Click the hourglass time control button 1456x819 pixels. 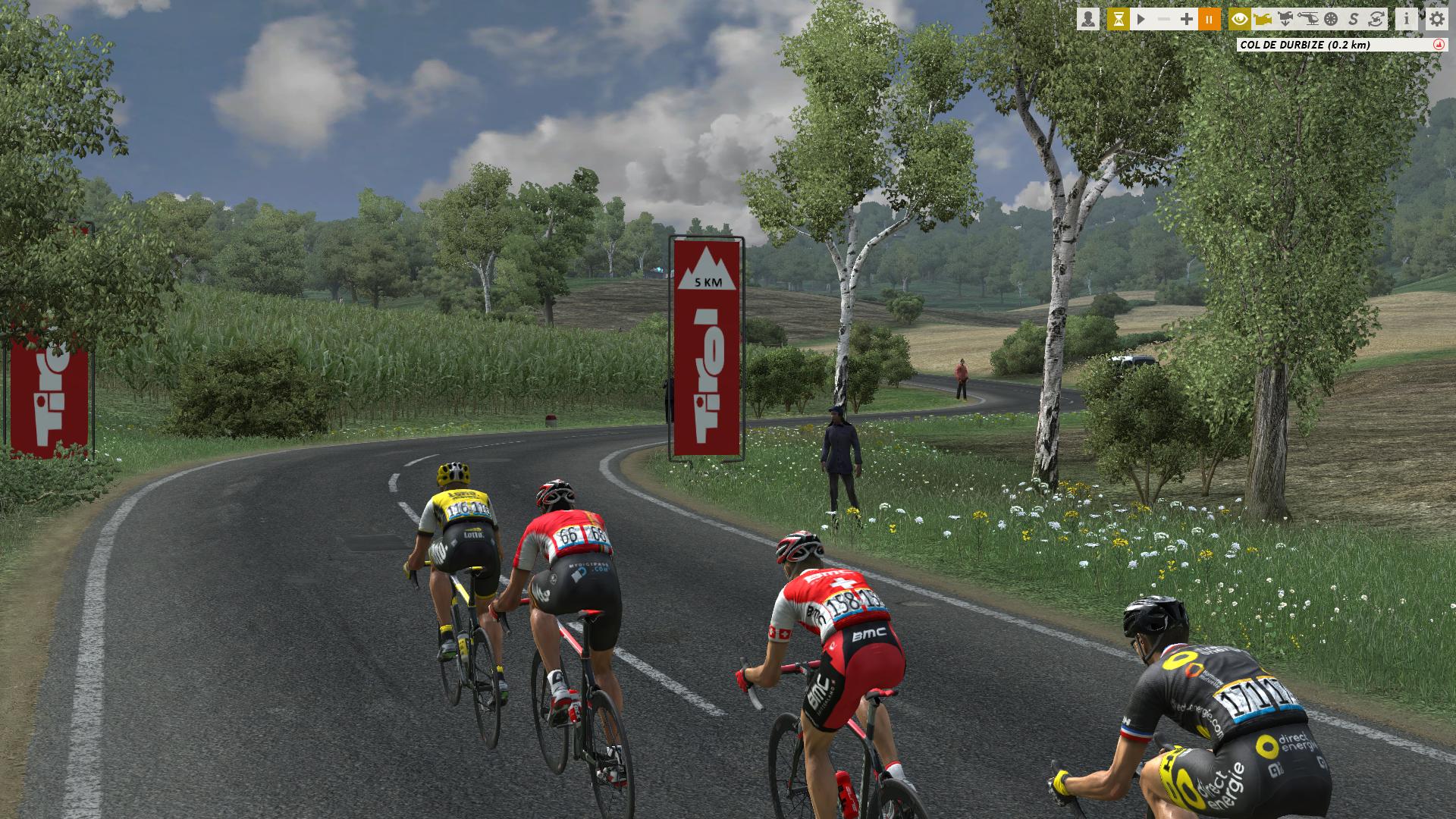click(1118, 19)
